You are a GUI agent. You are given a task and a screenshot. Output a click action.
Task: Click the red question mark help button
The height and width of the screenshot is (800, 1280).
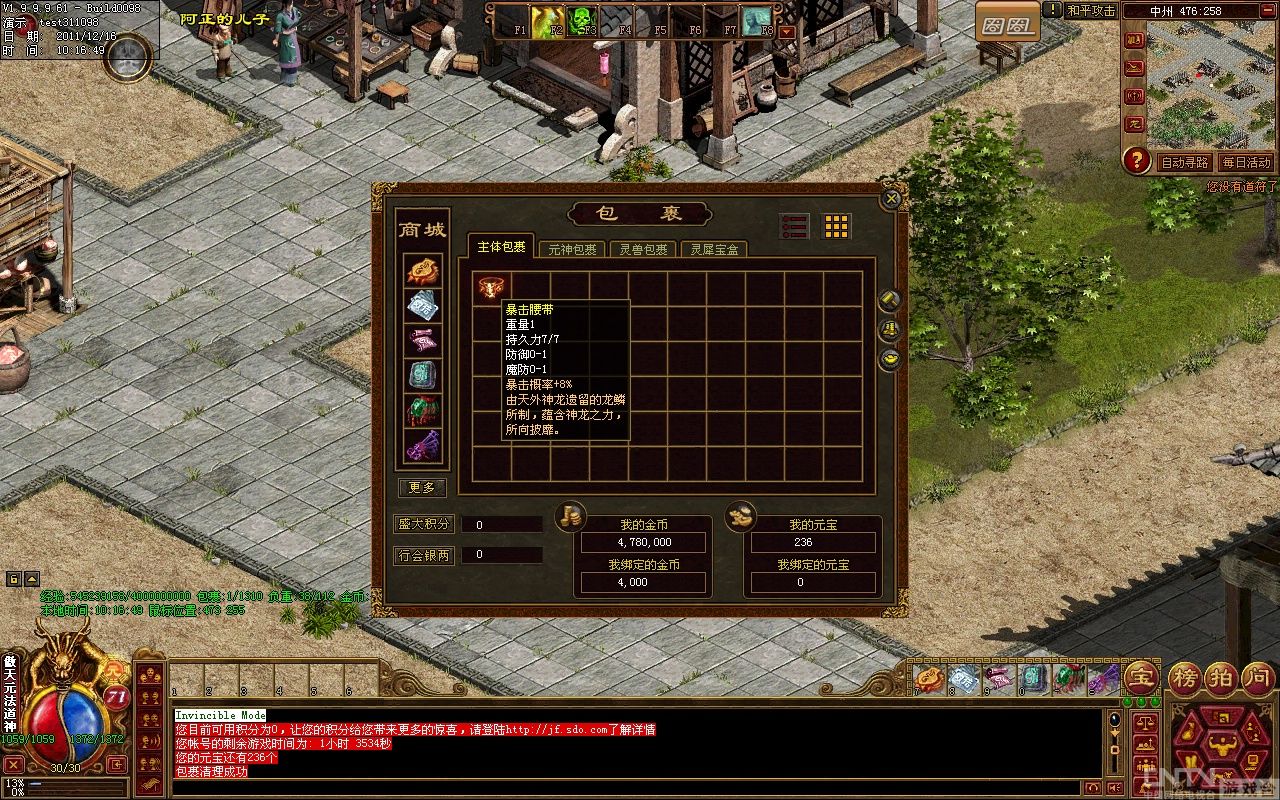pos(1136,160)
